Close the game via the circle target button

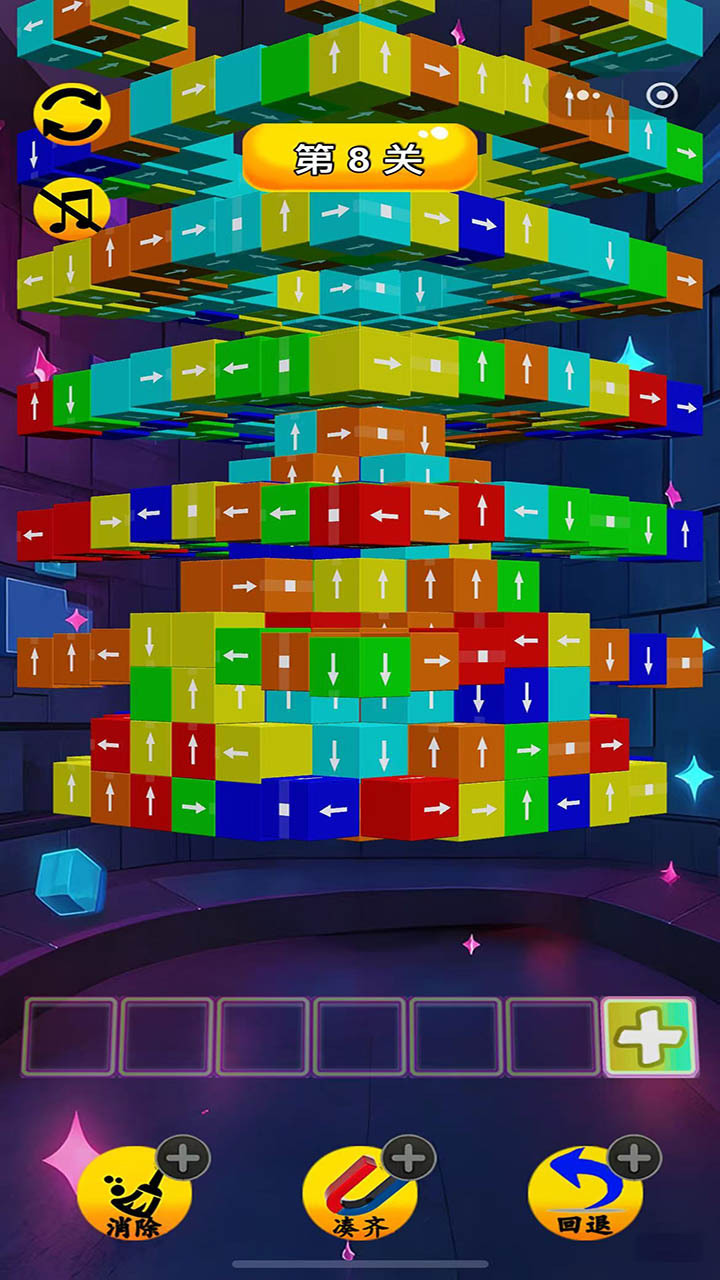pos(661,96)
